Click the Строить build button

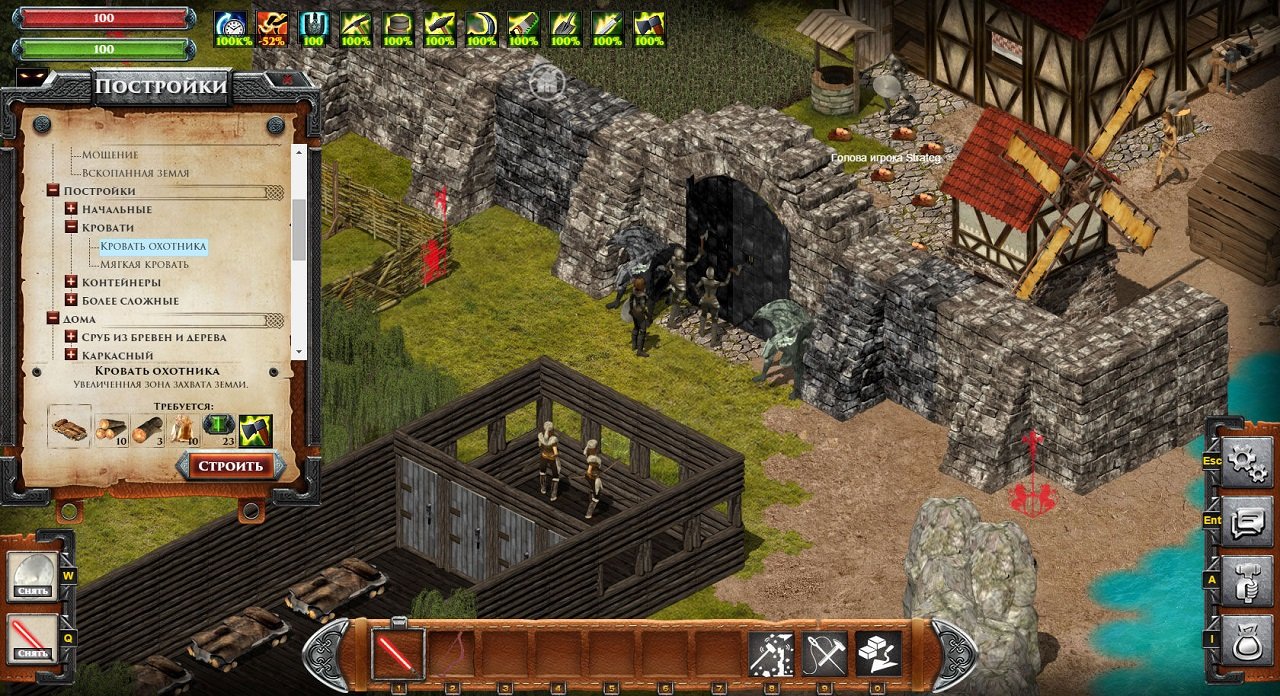pyautogui.click(x=230, y=466)
